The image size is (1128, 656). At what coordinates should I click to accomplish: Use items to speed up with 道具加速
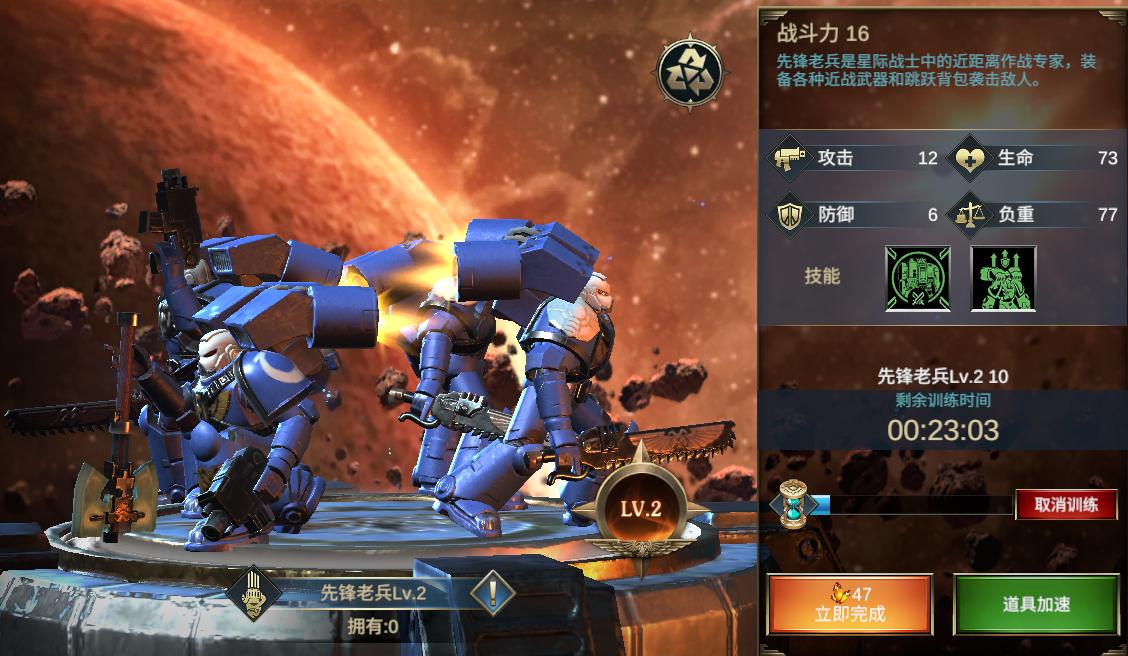click(x=1035, y=604)
